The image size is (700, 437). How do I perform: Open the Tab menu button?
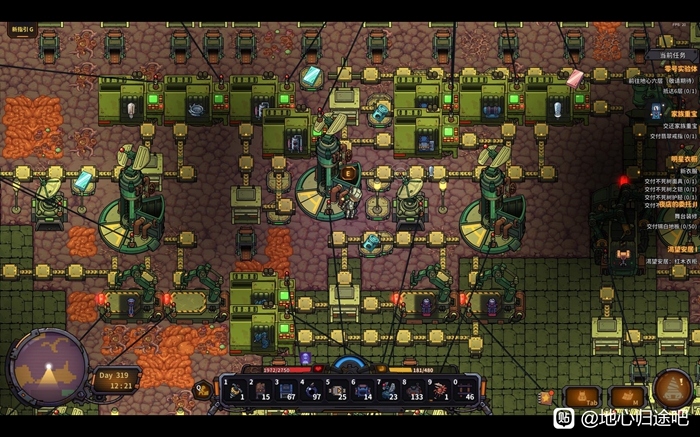click(x=581, y=396)
